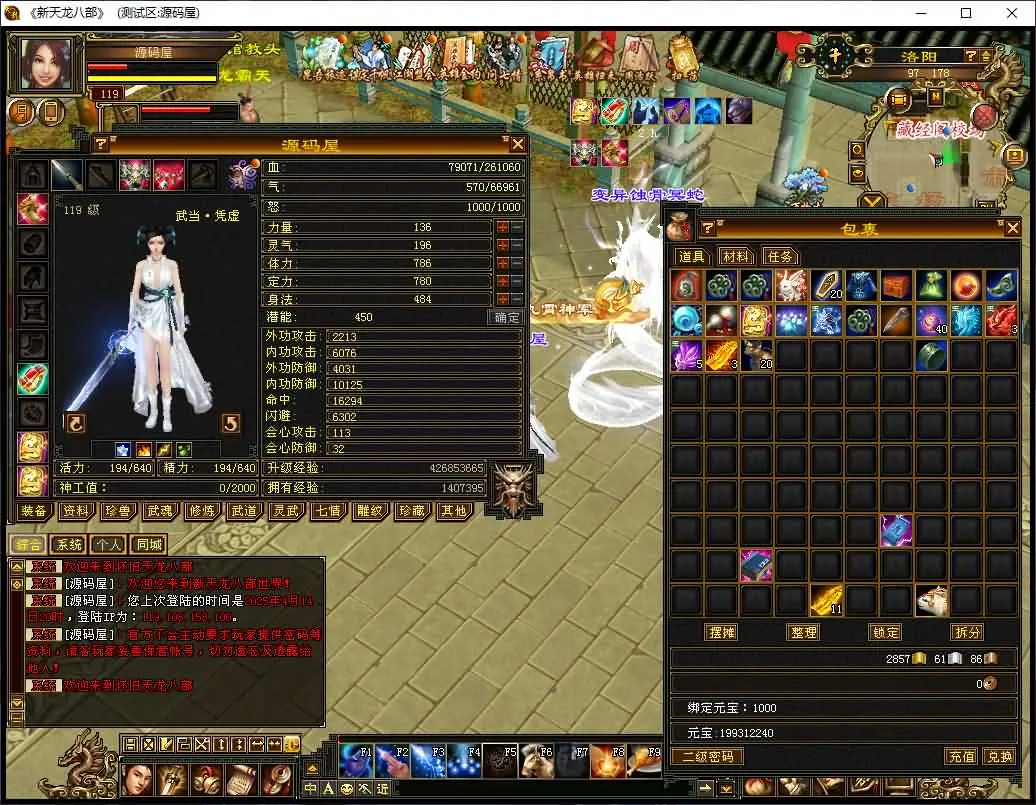Select the 锁定 lock button
1036x805 pixels.
tap(885, 632)
